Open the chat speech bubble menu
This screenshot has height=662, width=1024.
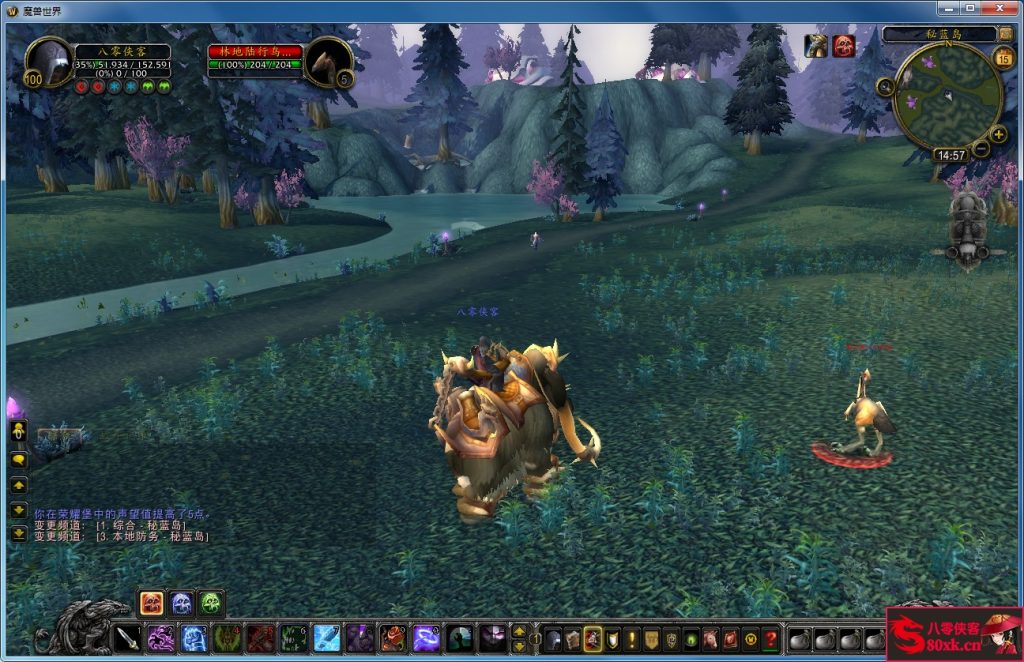(x=18, y=459)
